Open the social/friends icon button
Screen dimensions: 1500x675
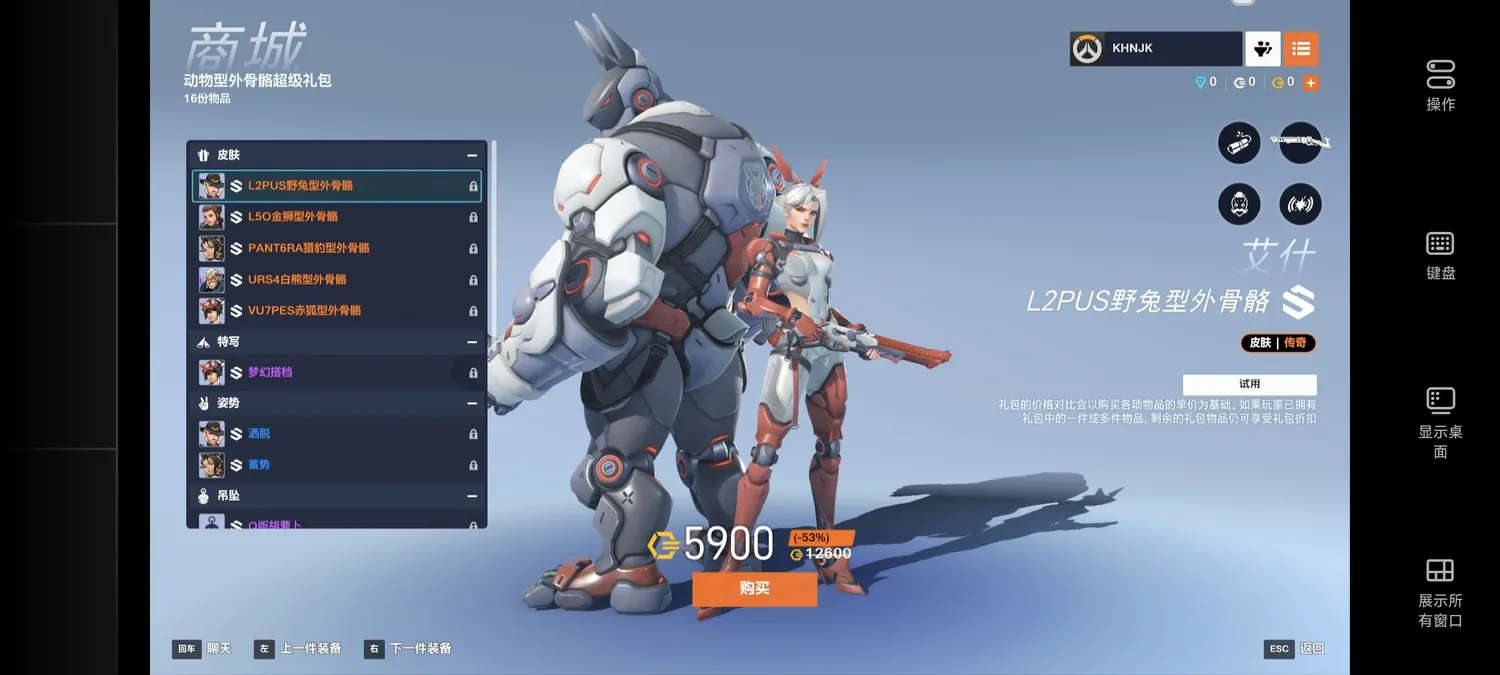coord(1262,48)
